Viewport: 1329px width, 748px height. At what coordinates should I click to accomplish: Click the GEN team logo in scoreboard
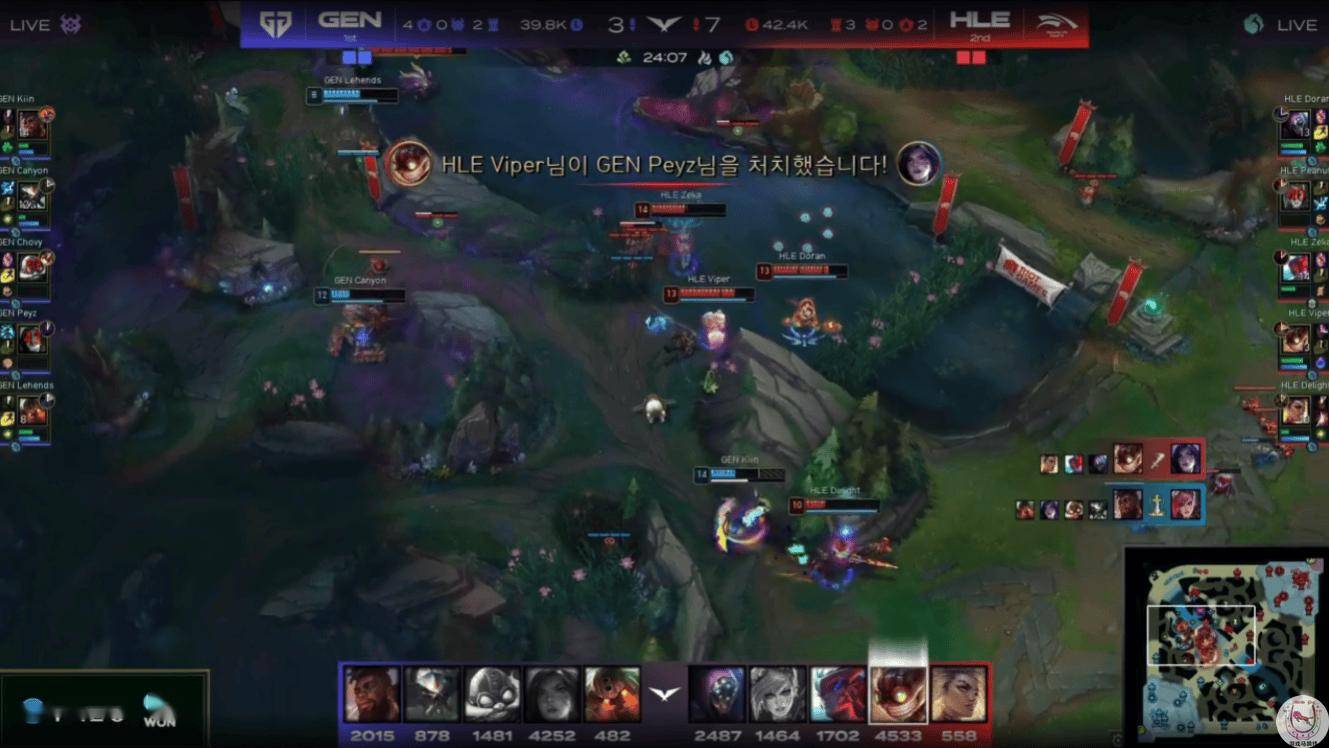click(x=275, y=23)
